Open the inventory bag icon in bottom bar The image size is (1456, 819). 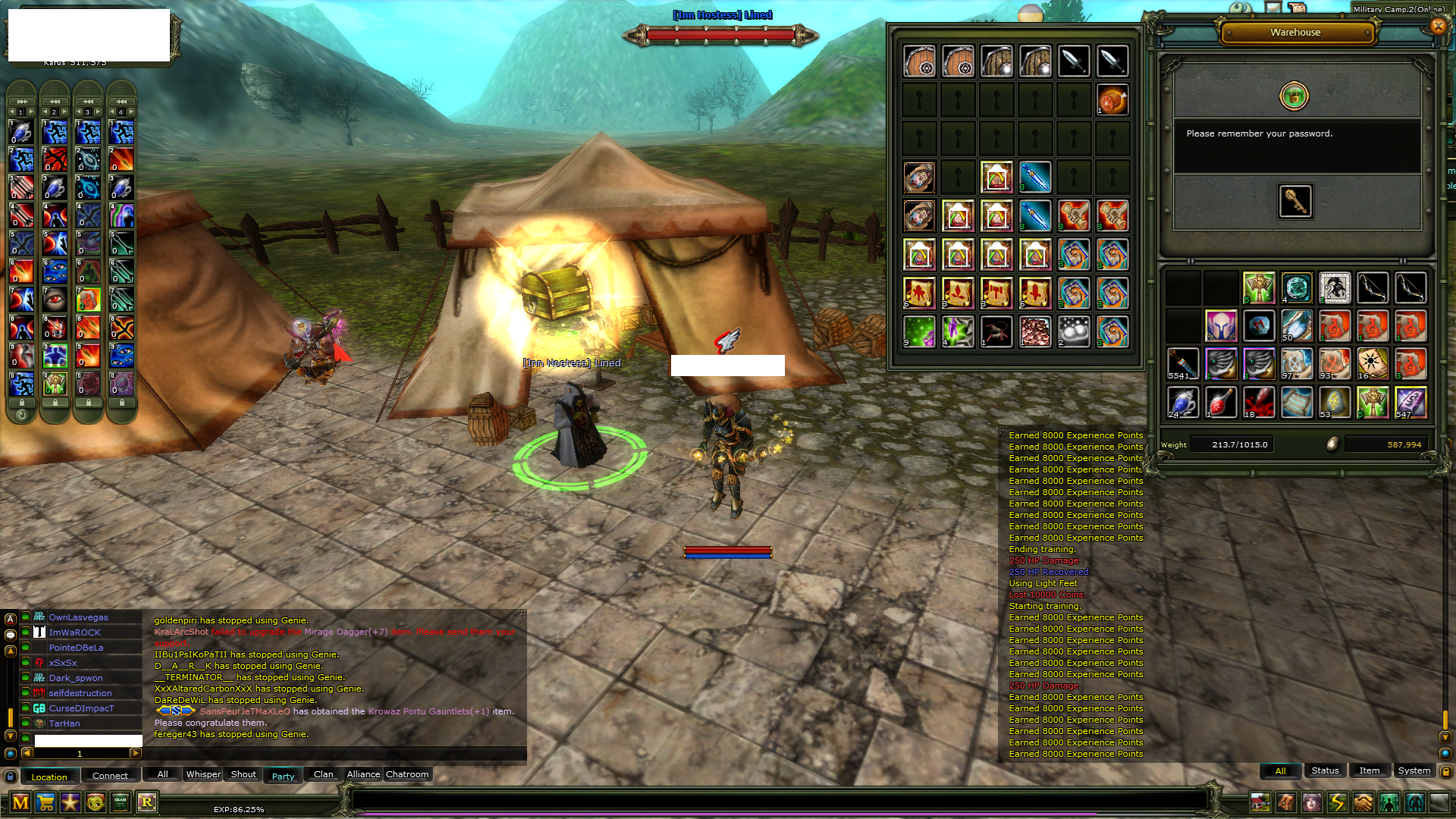point(1285,802)
